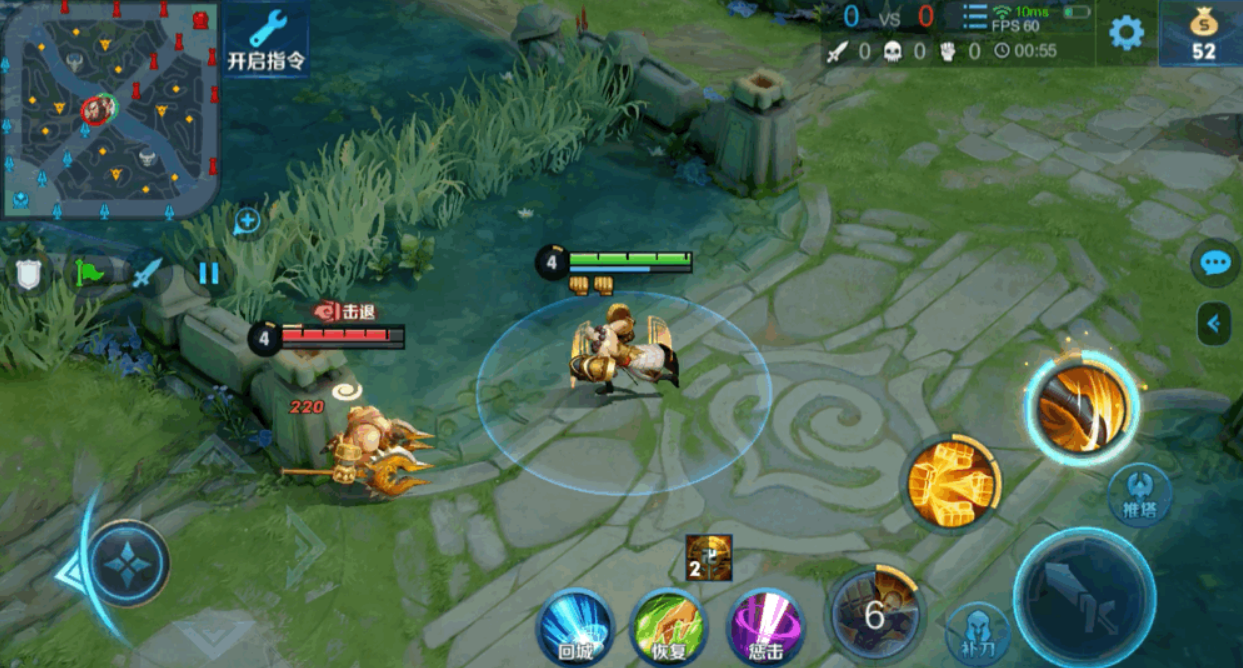The image size is (1243, 668).
Task: Send the white shield defend signal
Action: point(29,273)
